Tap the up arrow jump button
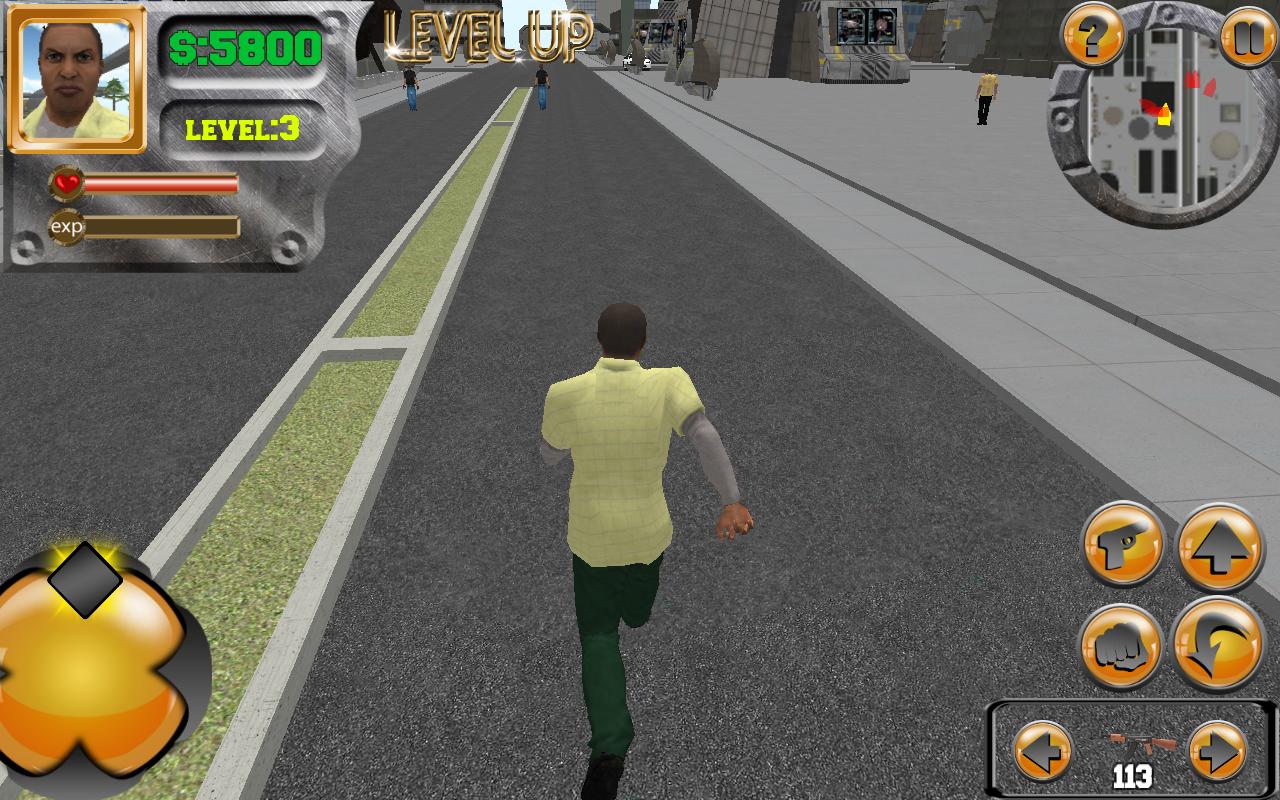 [x=1220, y=547]
